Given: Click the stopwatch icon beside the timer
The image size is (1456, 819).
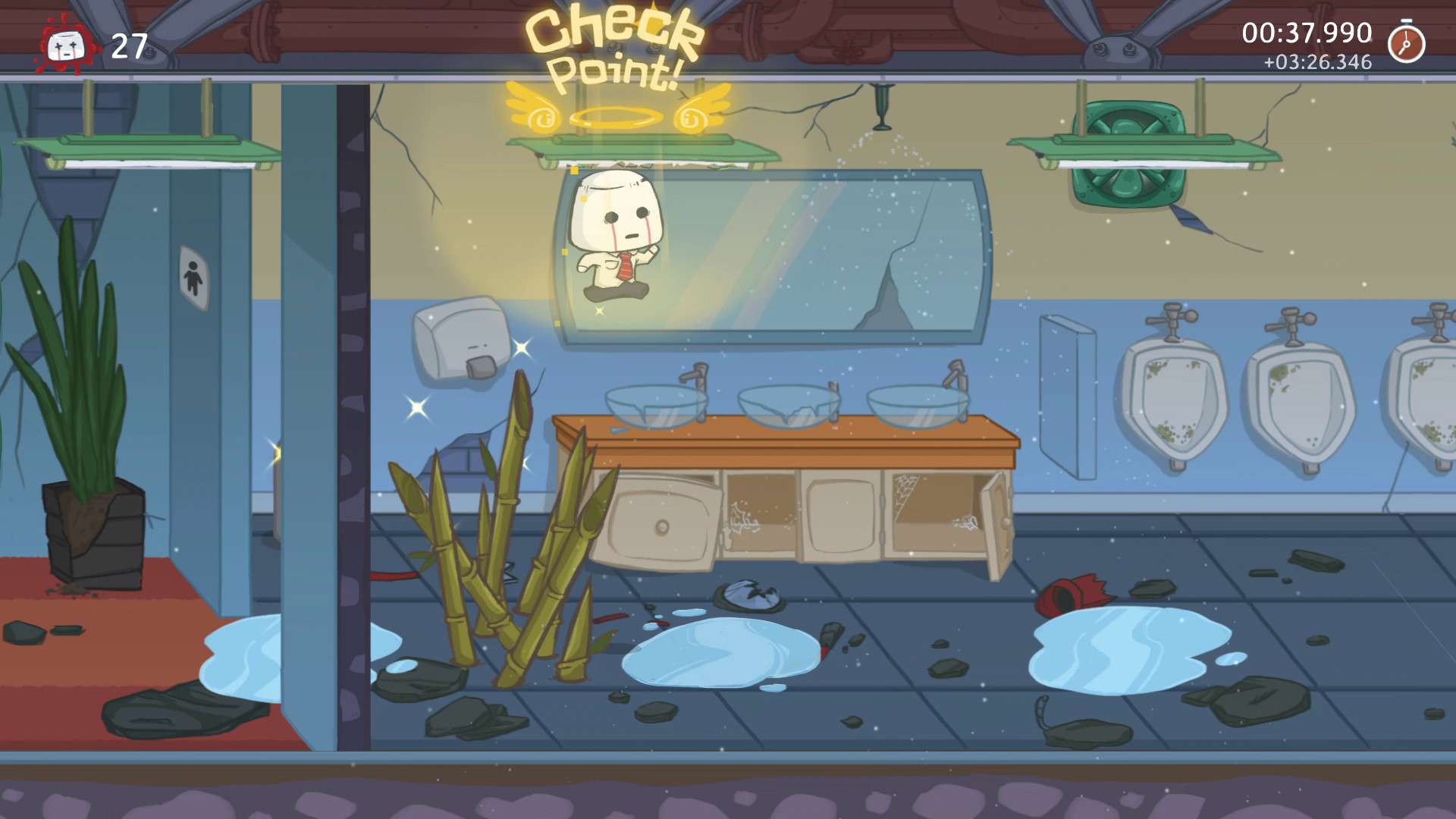Looking at the screenshot, I should [x=1406, y=43].
